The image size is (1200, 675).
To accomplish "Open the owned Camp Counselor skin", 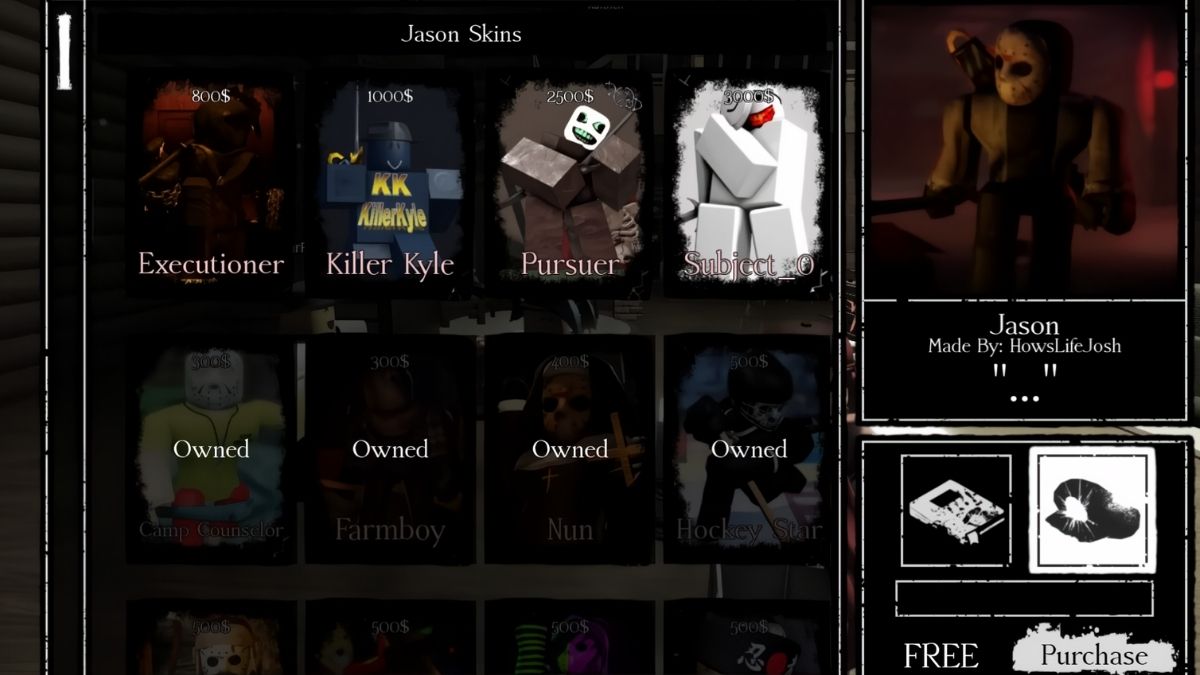I will click(211, 449).
